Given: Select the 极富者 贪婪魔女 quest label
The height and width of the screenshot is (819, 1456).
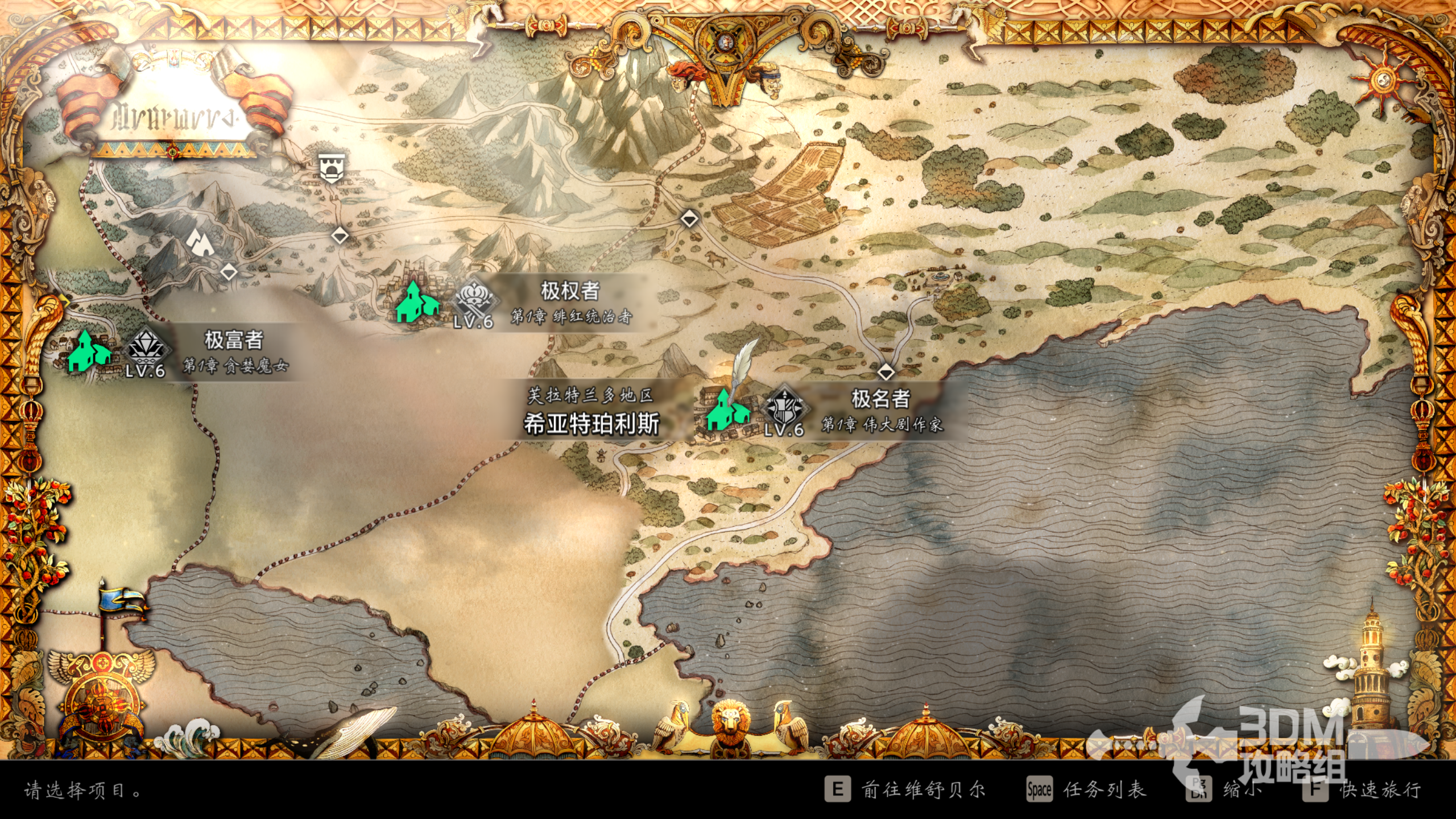Looking at the screenshot, I should pos(234,352).
